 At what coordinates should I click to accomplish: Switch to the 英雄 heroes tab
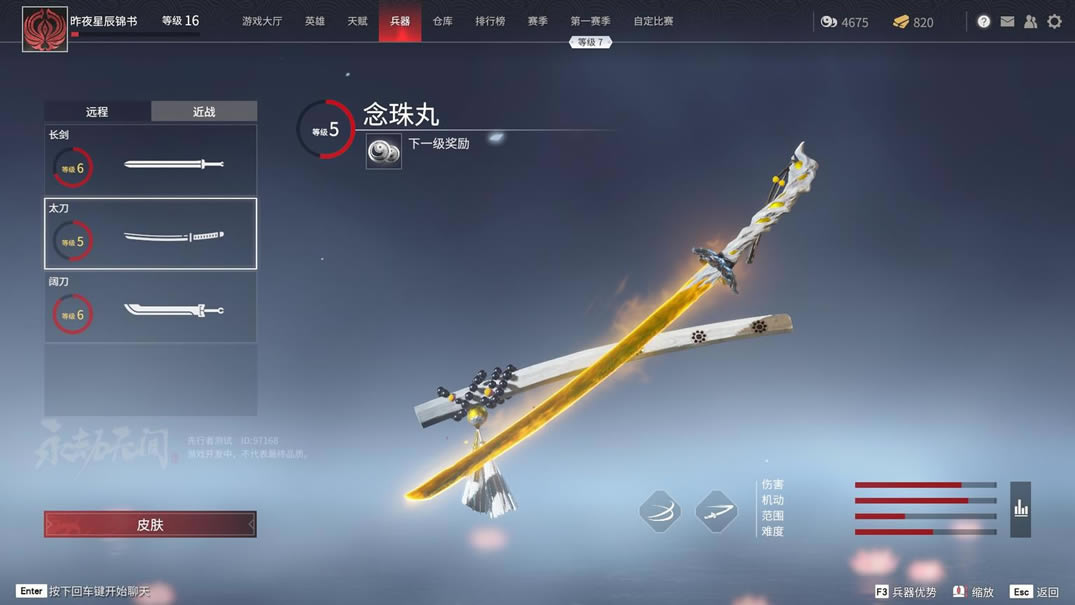pos(315,21)
